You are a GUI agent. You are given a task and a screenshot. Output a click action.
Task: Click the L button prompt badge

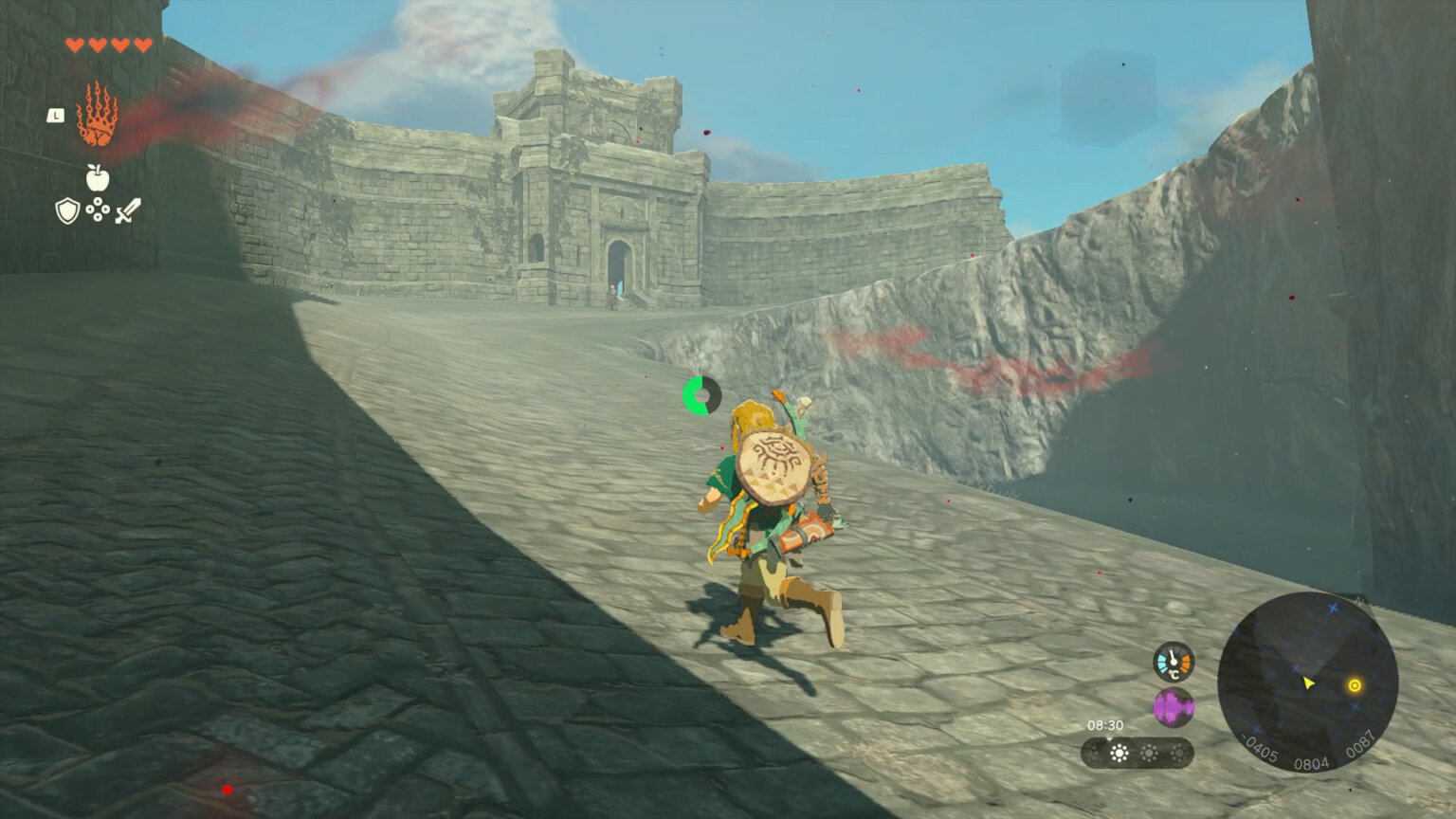(55, 118)
